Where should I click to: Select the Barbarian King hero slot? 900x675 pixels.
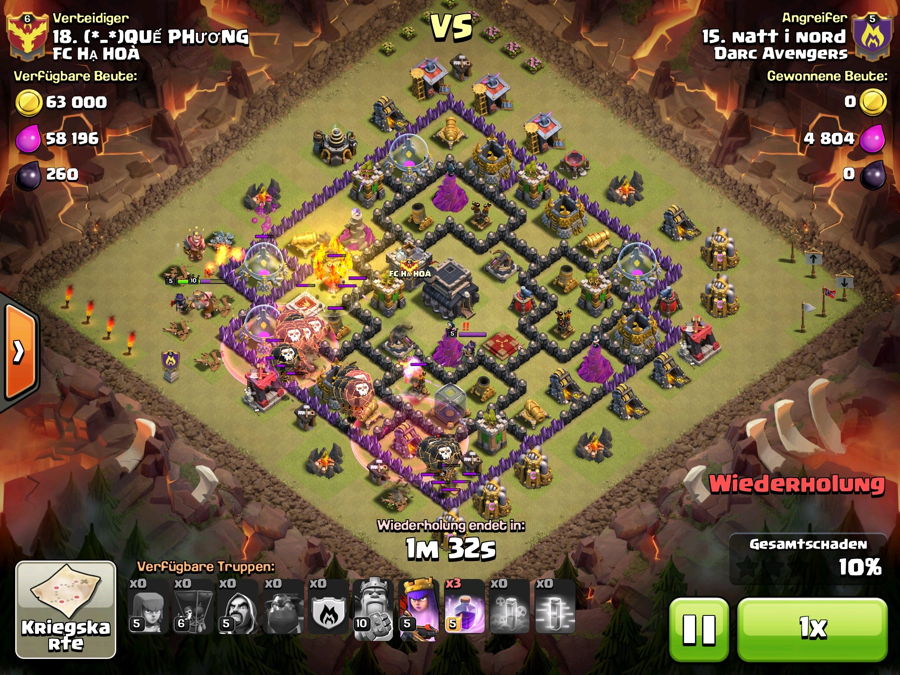[x=374, y=606]
